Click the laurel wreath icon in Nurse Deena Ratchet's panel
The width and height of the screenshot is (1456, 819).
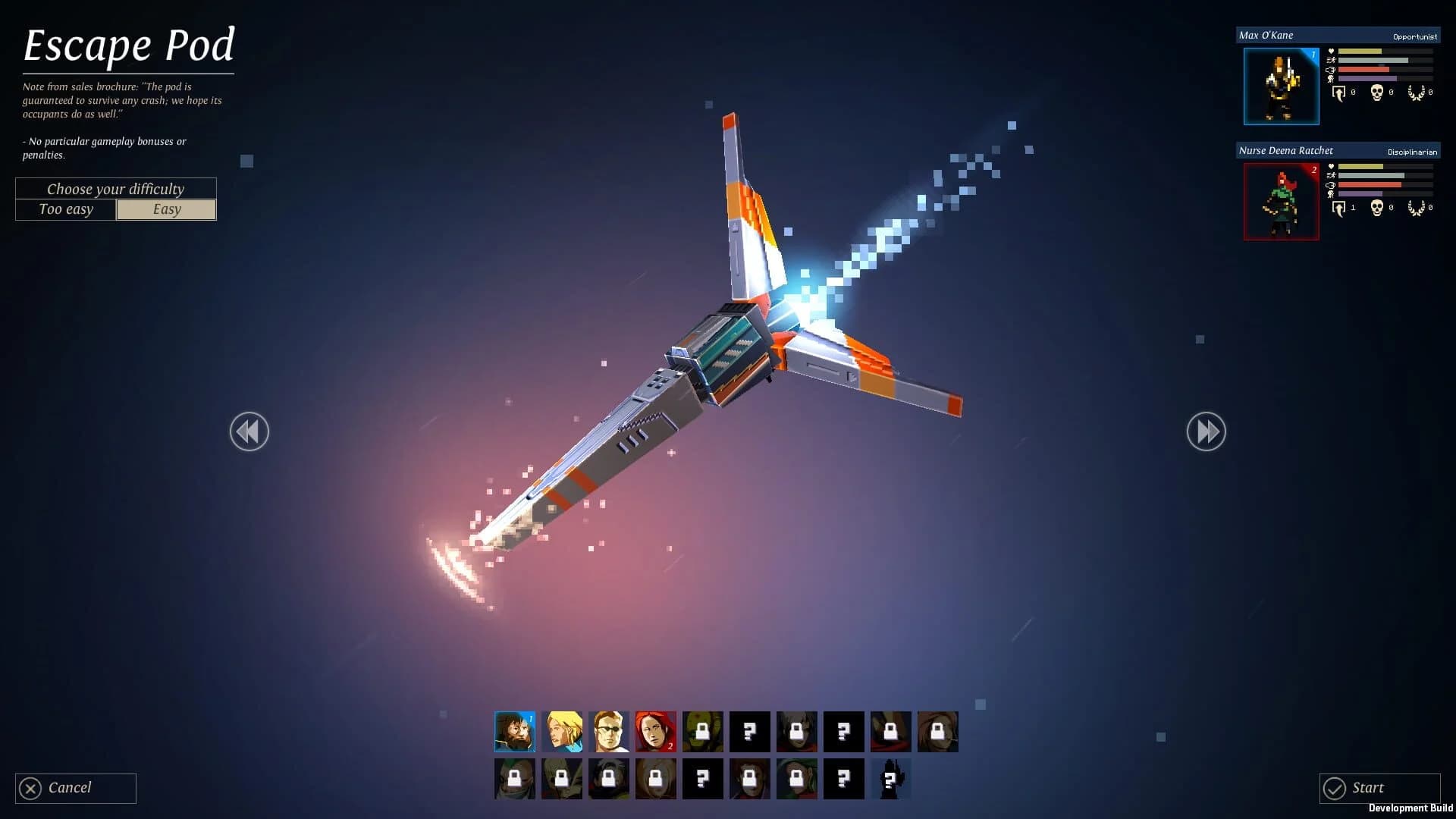coord(1417,206)
